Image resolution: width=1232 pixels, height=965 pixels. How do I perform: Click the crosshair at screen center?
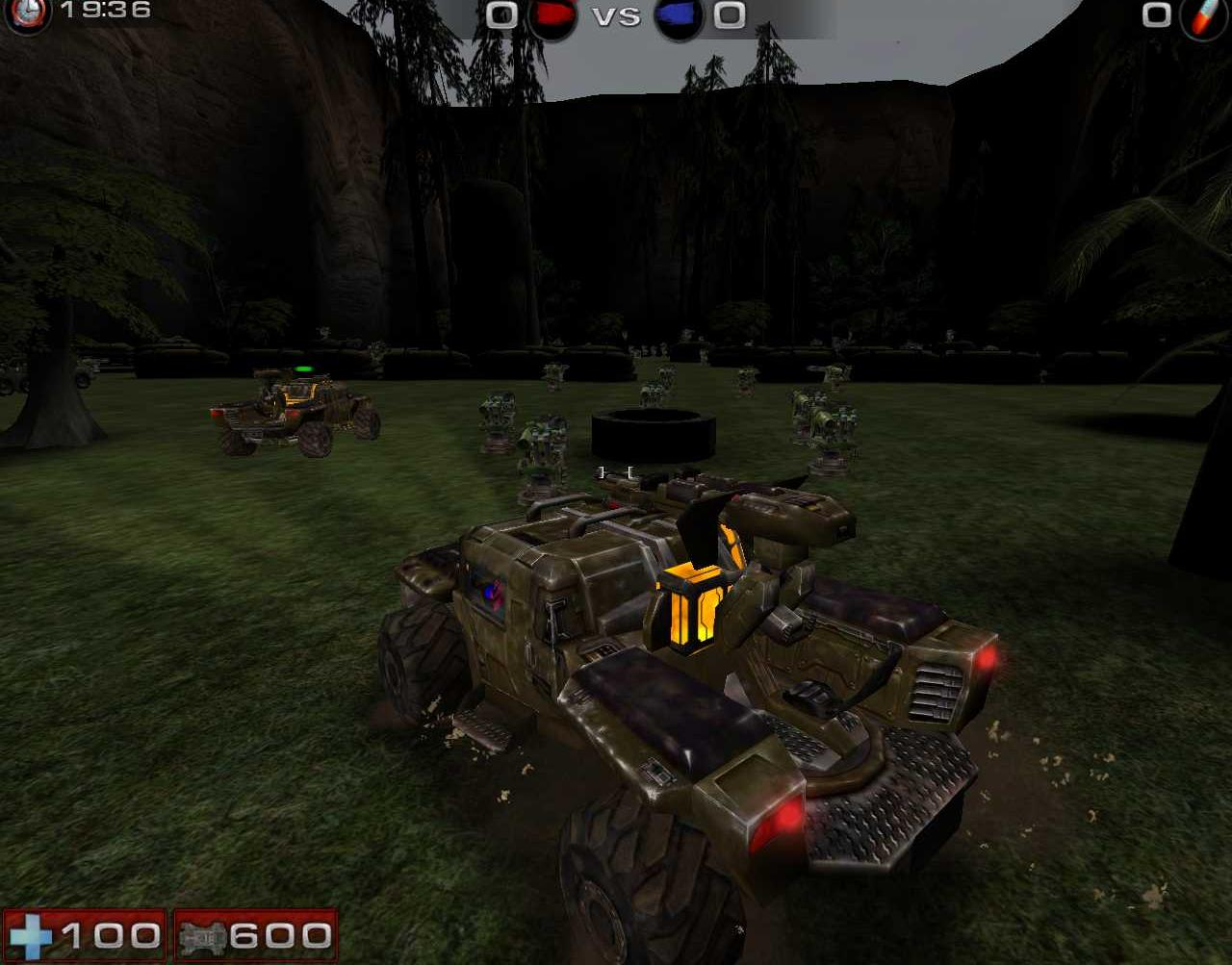[x=616, y=470]
